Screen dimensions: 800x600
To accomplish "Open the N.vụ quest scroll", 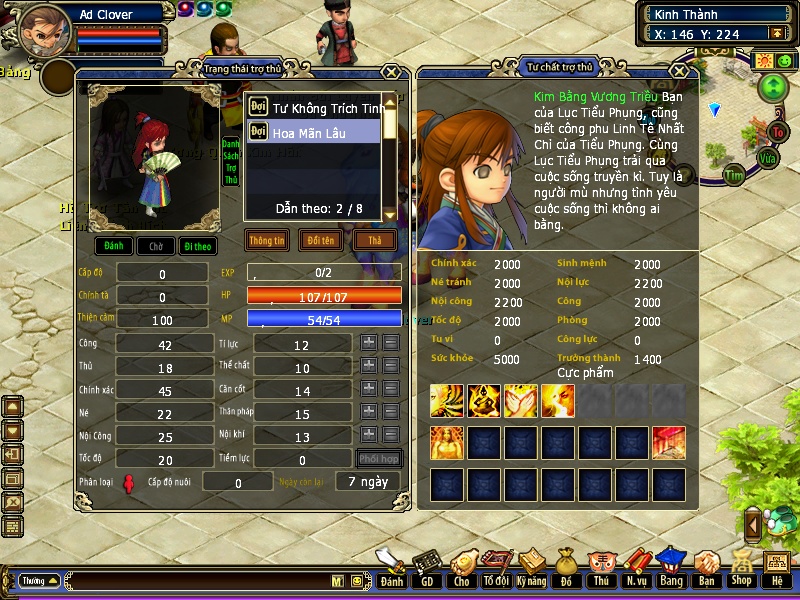I will pos(636,570).
